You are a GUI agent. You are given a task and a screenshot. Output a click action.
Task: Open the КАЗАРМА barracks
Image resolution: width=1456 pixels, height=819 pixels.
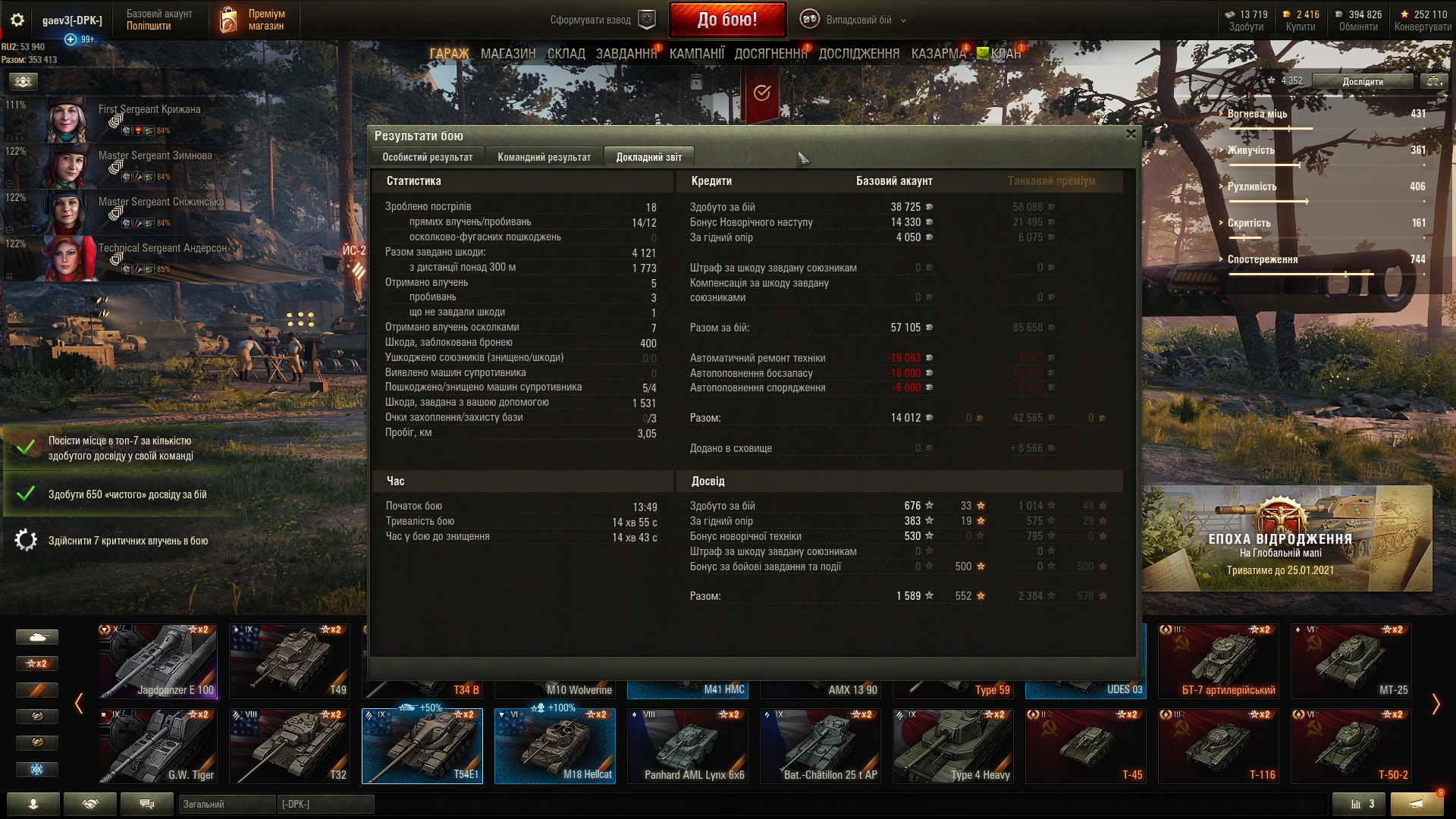point(938,54)
